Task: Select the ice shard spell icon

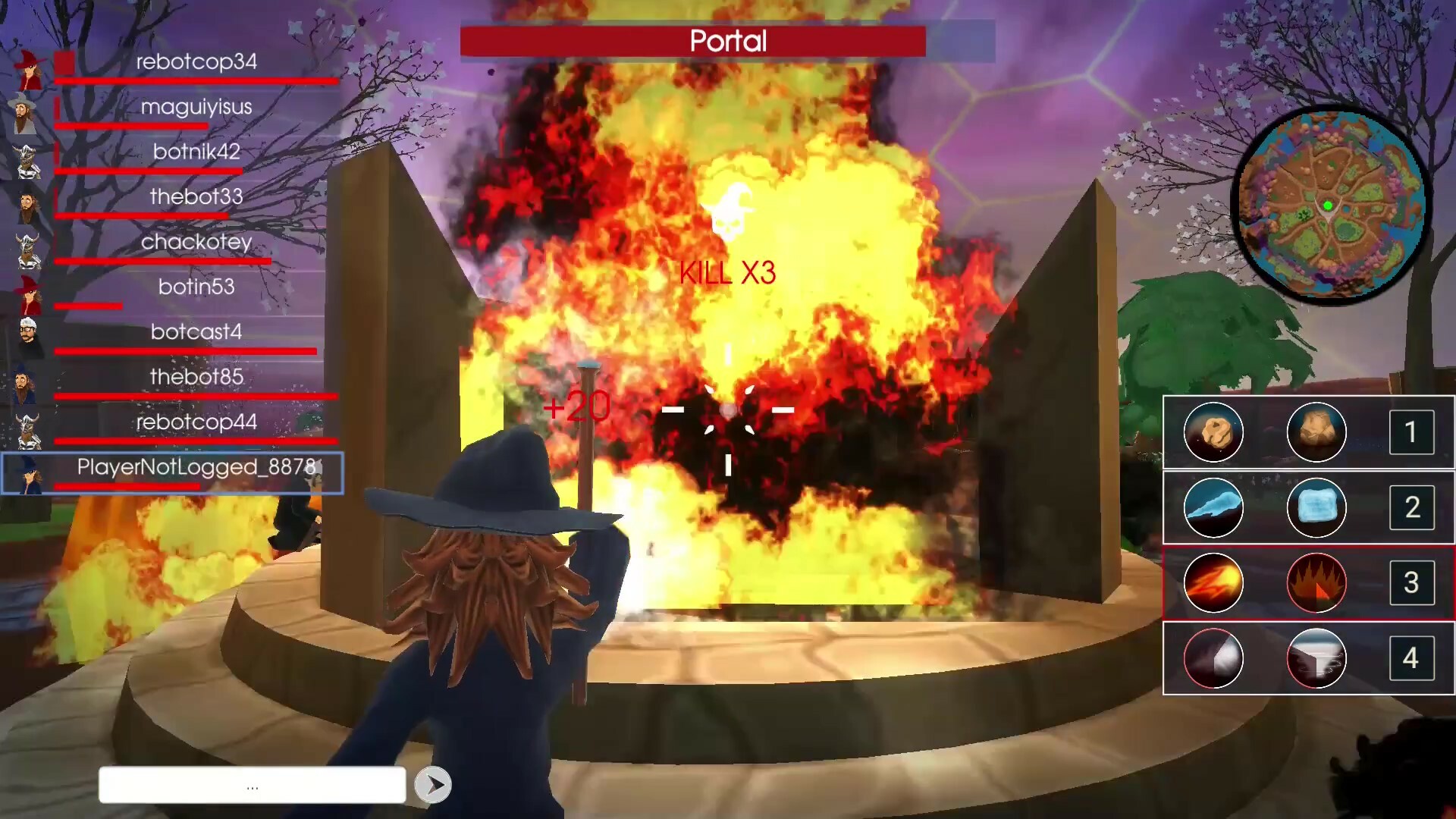Action: [1213, 508]
